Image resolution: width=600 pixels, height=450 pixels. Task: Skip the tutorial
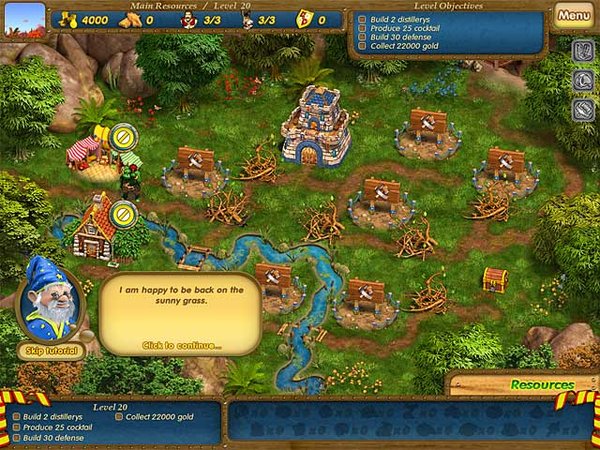pyautogui.click(x=51, y=350)
